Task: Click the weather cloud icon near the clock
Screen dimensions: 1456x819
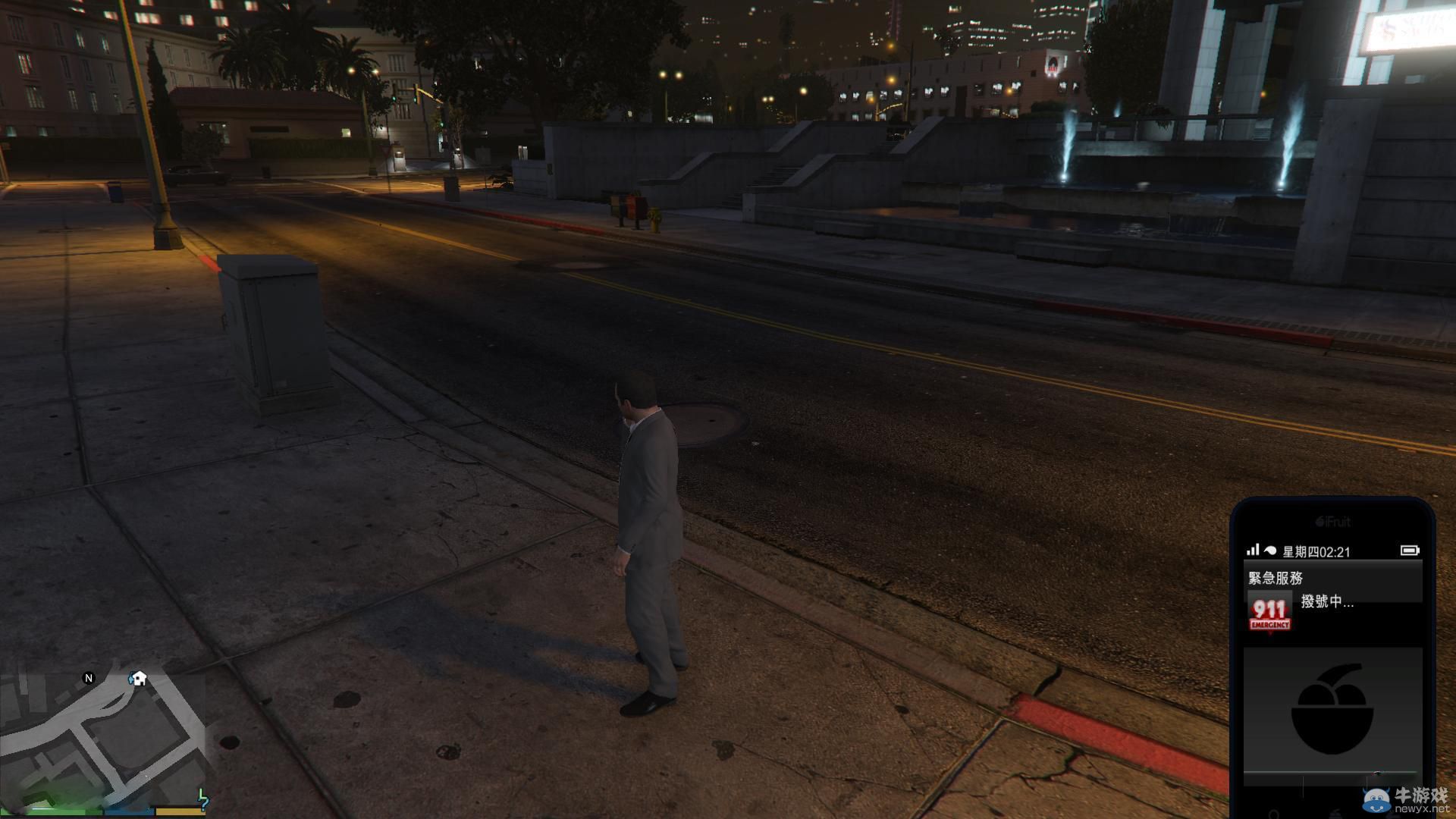Action: pos(1269,551)
